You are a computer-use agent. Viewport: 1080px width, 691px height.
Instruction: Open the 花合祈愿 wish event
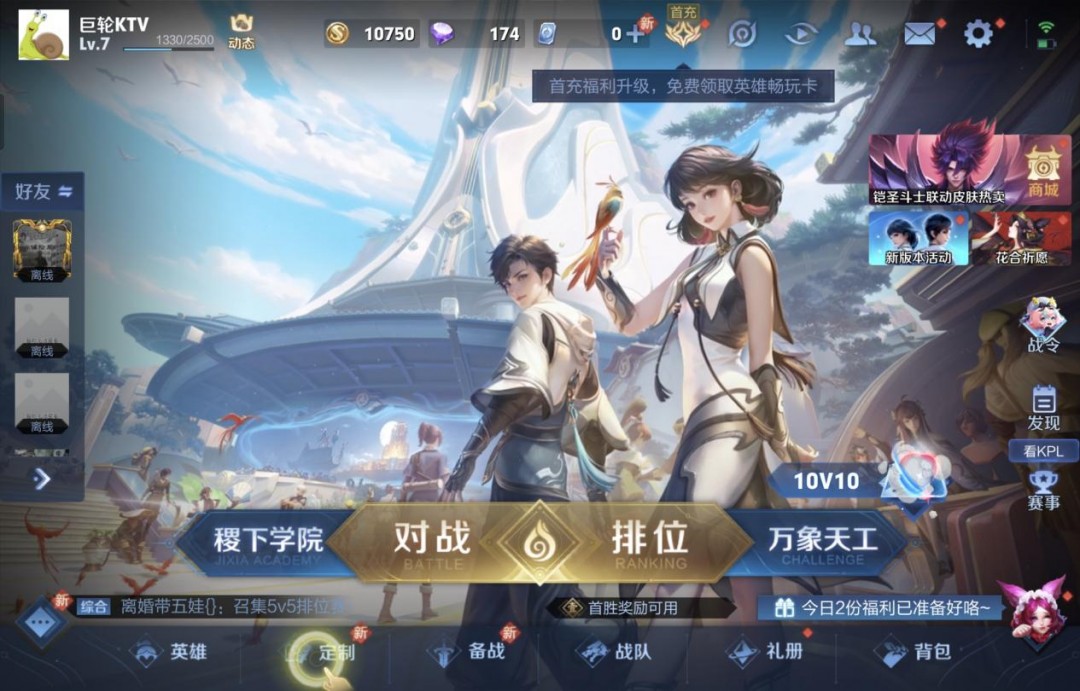click(1021, 238)
